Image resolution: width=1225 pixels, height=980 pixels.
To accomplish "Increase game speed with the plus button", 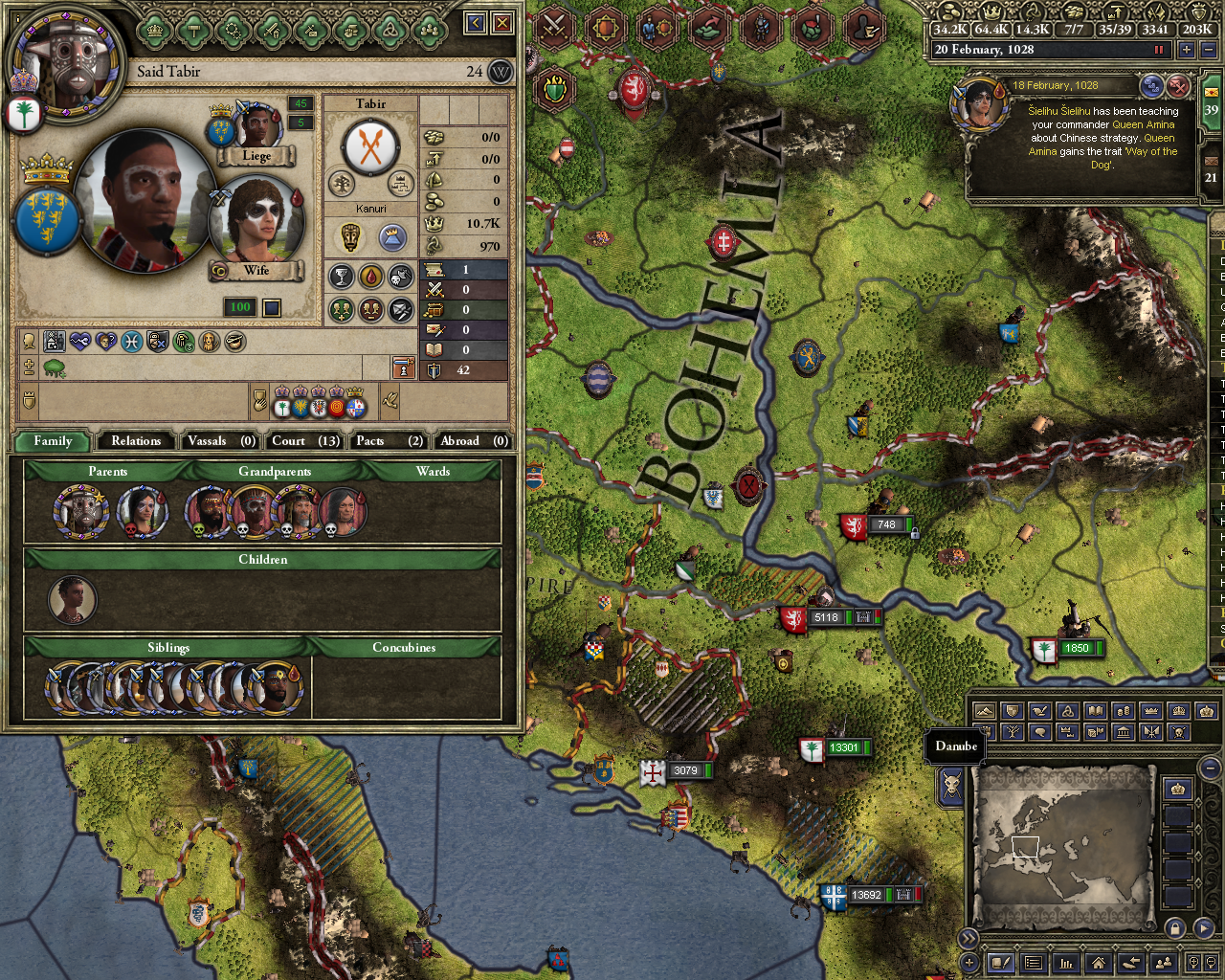I will click(x=1186, y=49).
